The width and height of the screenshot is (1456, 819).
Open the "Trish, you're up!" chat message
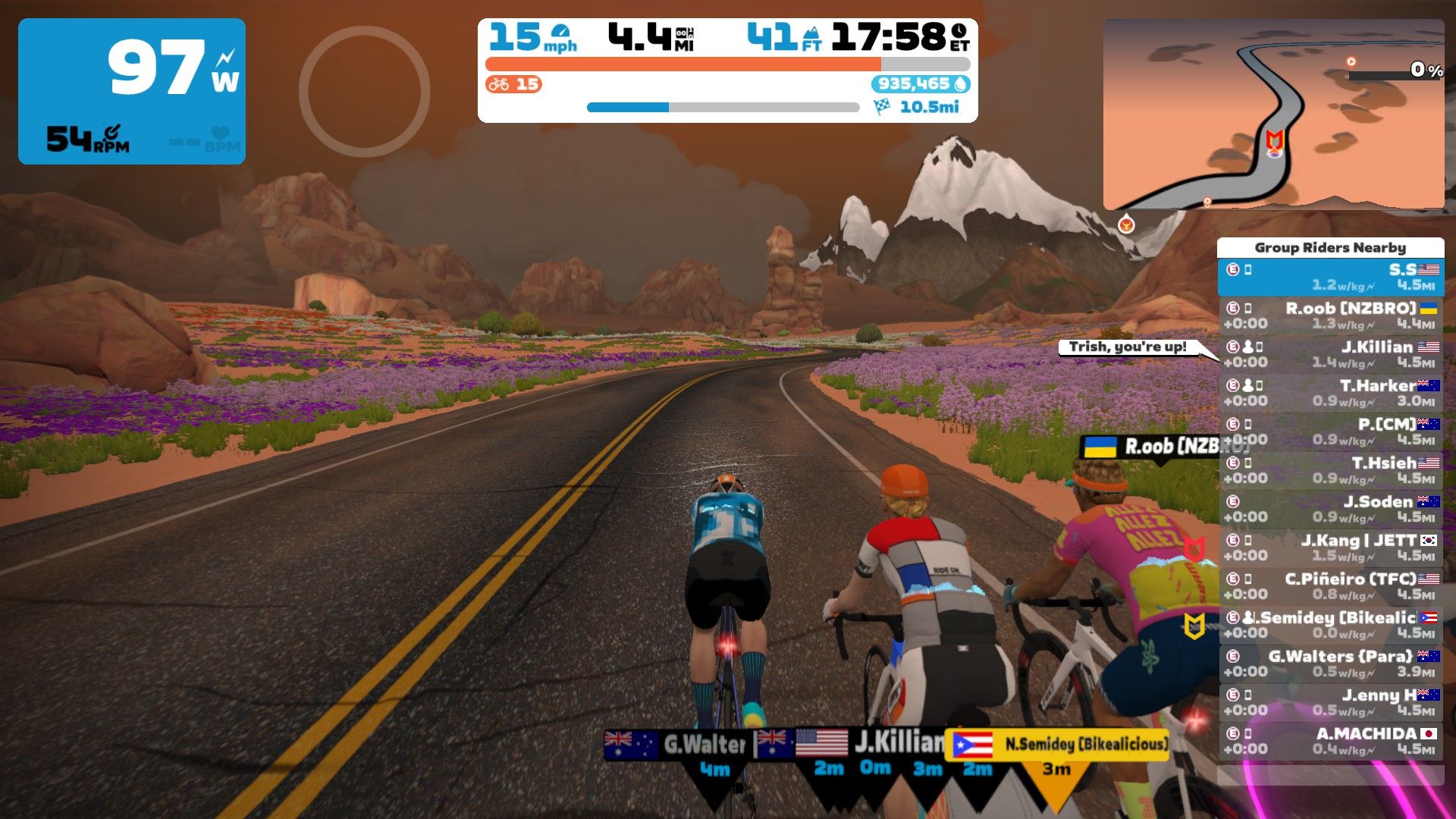(1128, 347)
